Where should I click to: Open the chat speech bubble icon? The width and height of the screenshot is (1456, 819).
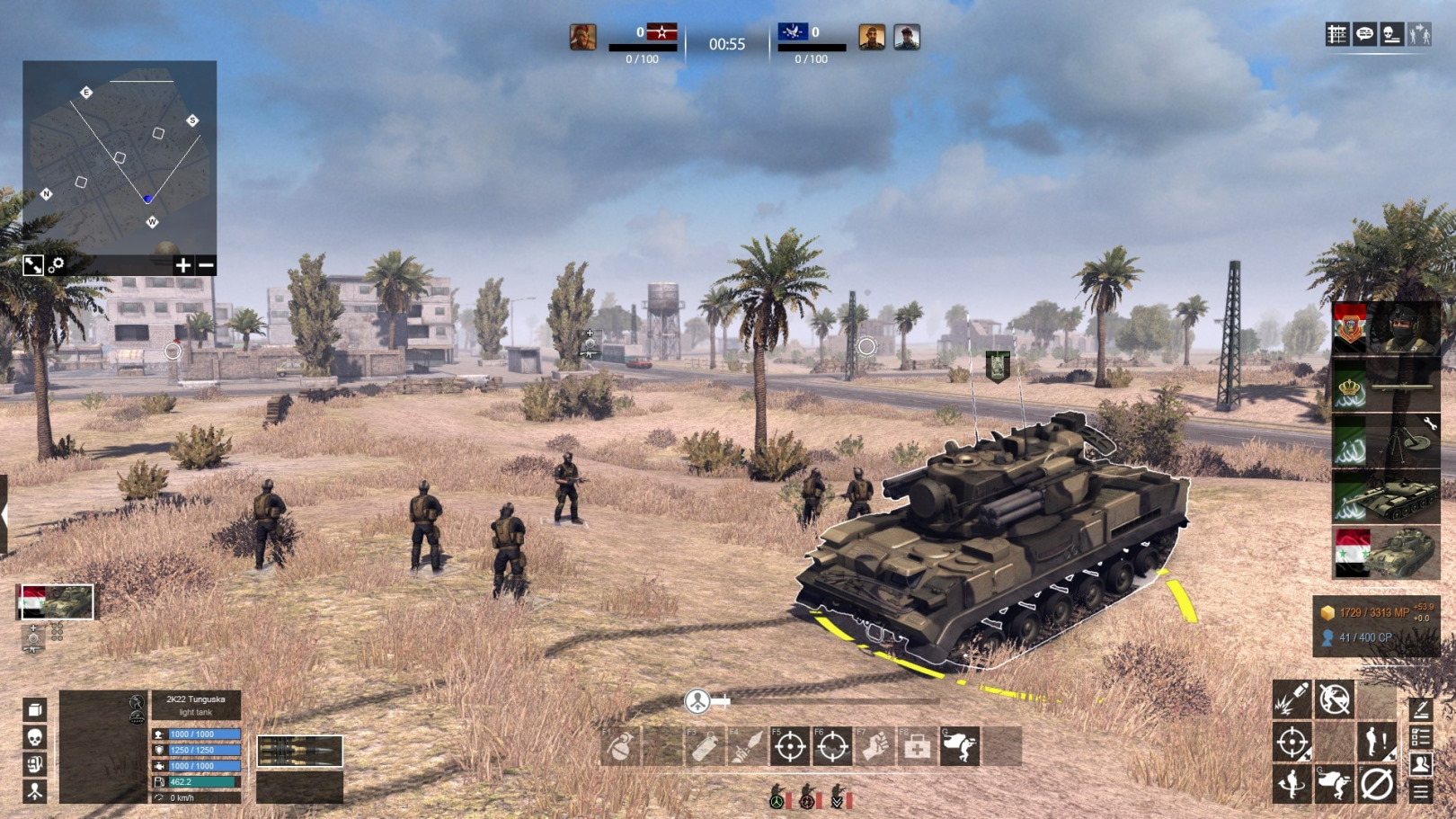click(x=1364, y=34)
